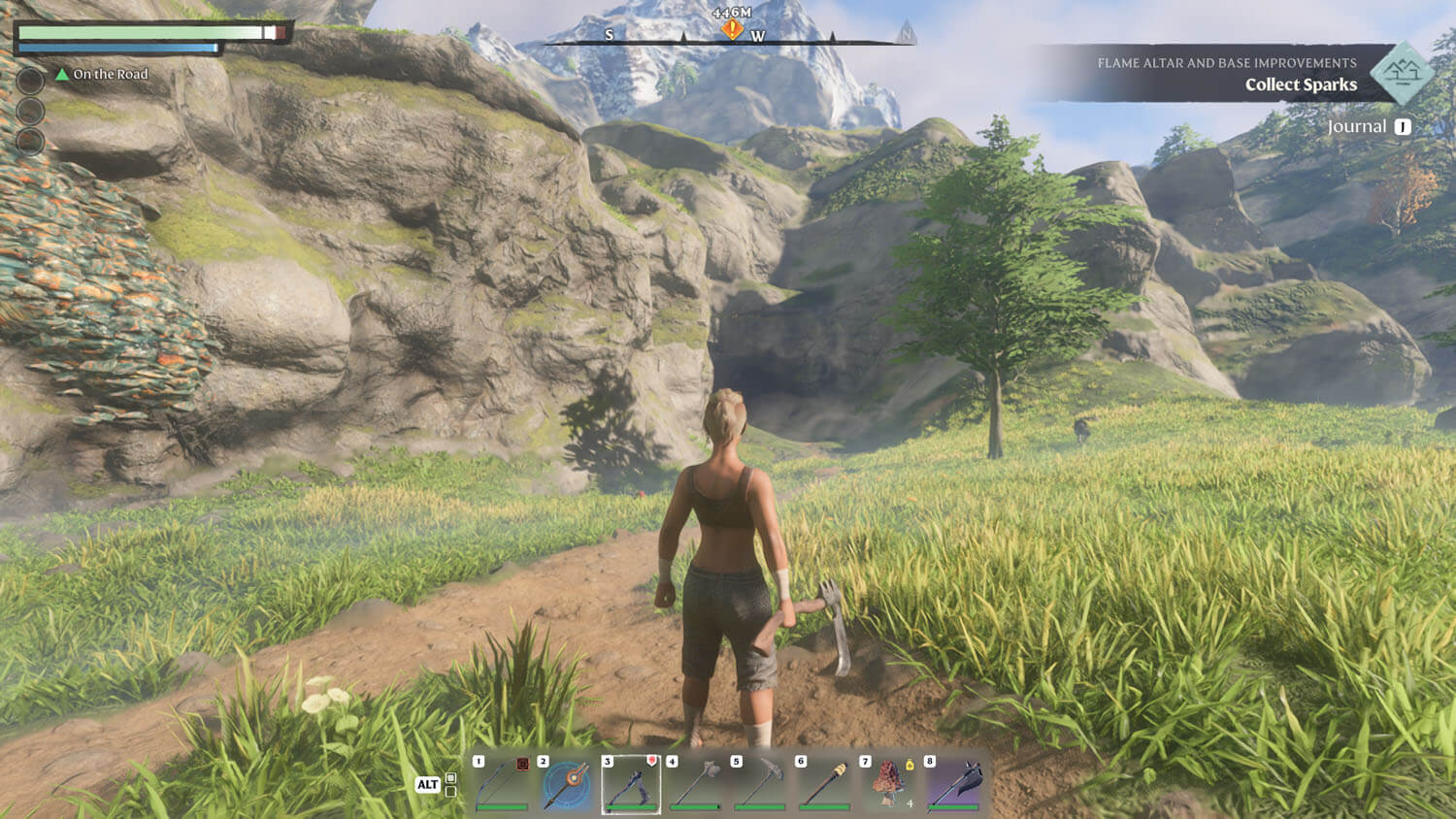Image resolution: width=1456 pixels, height=819 pixels.
Task: Use the mushroom food in slot 7
Action: tap(889, 783)
